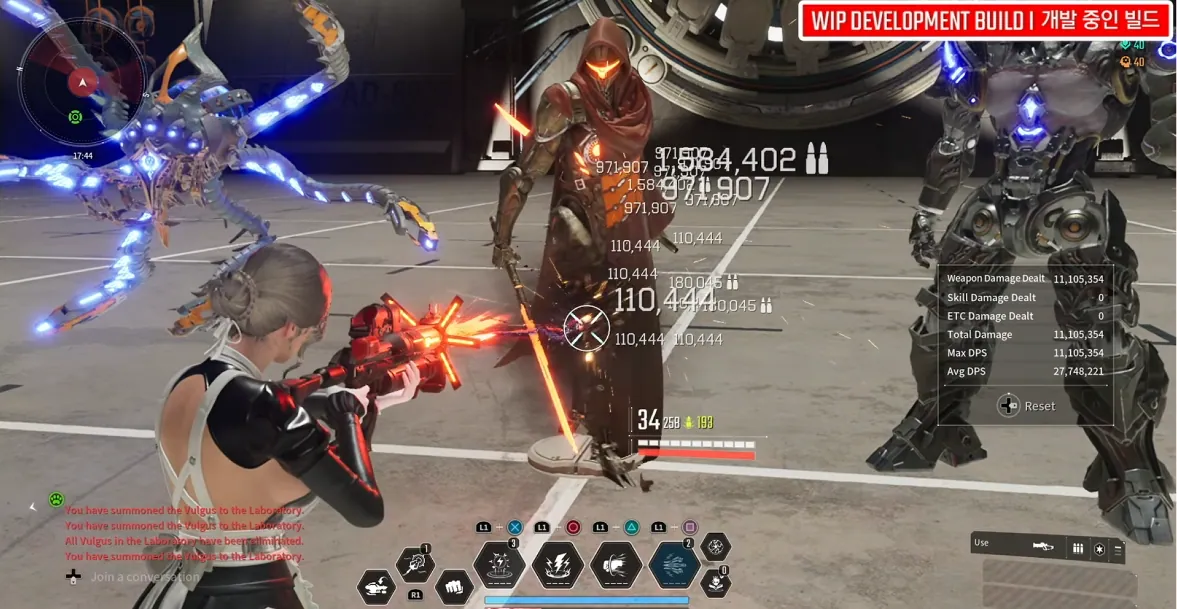Click the hexagon star icon in the Use bar
Image resolution: width=1177 pixels, height=609 pixels.
pyautogui.click(x=1099, y=548)
